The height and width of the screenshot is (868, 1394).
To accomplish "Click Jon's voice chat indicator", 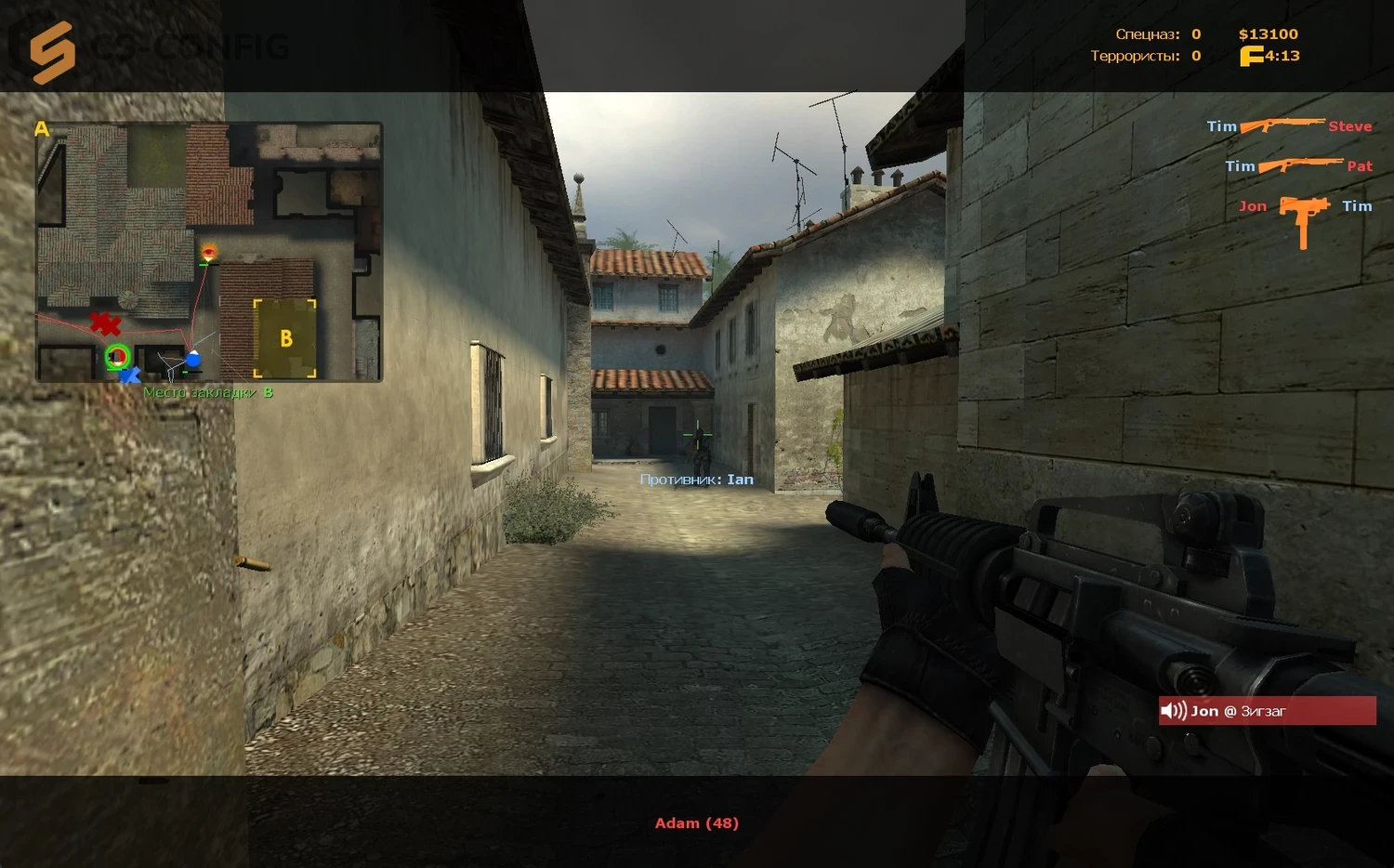I will [1267, 711].
